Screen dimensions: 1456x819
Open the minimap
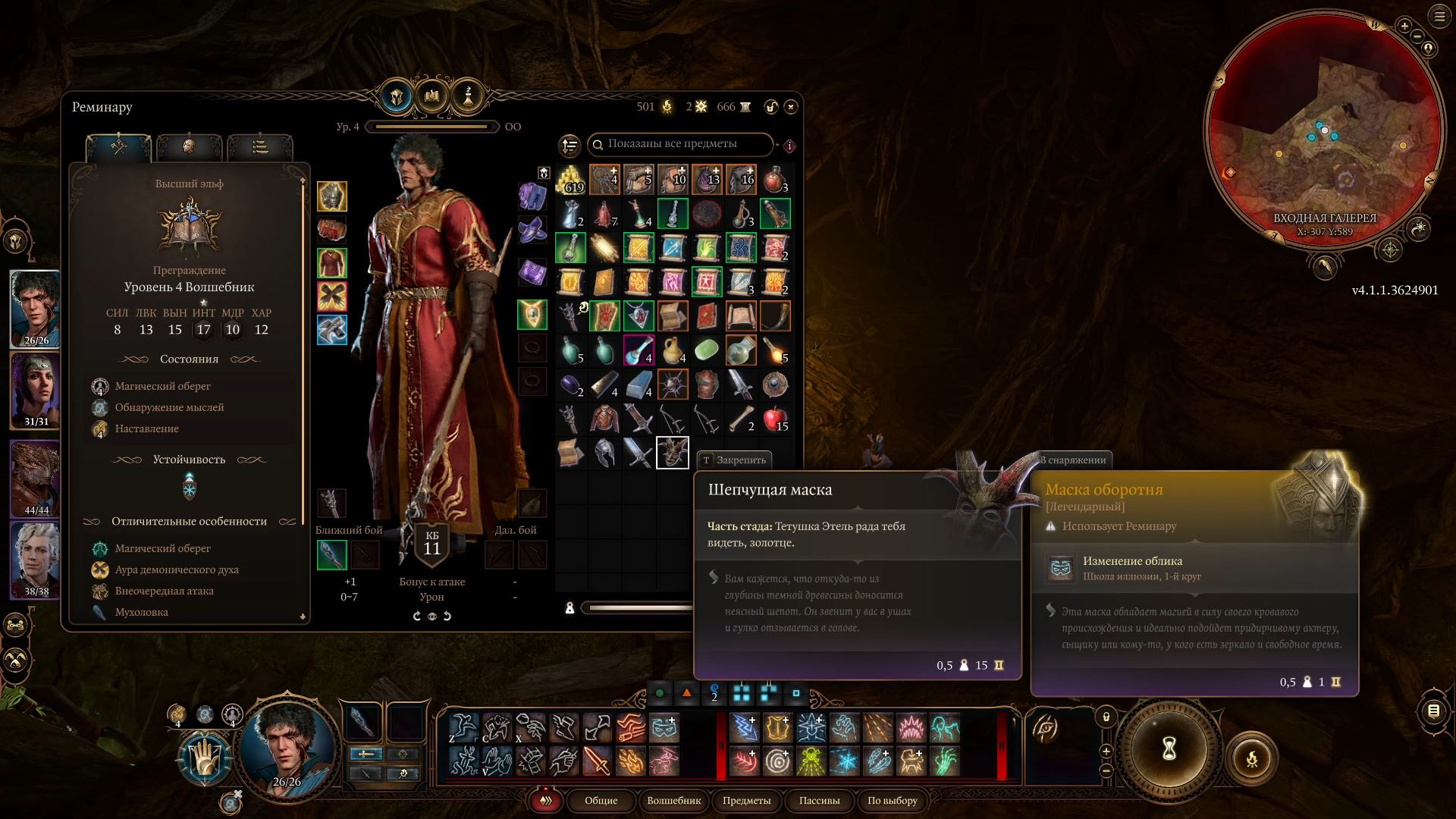[x=1325, y=129]
